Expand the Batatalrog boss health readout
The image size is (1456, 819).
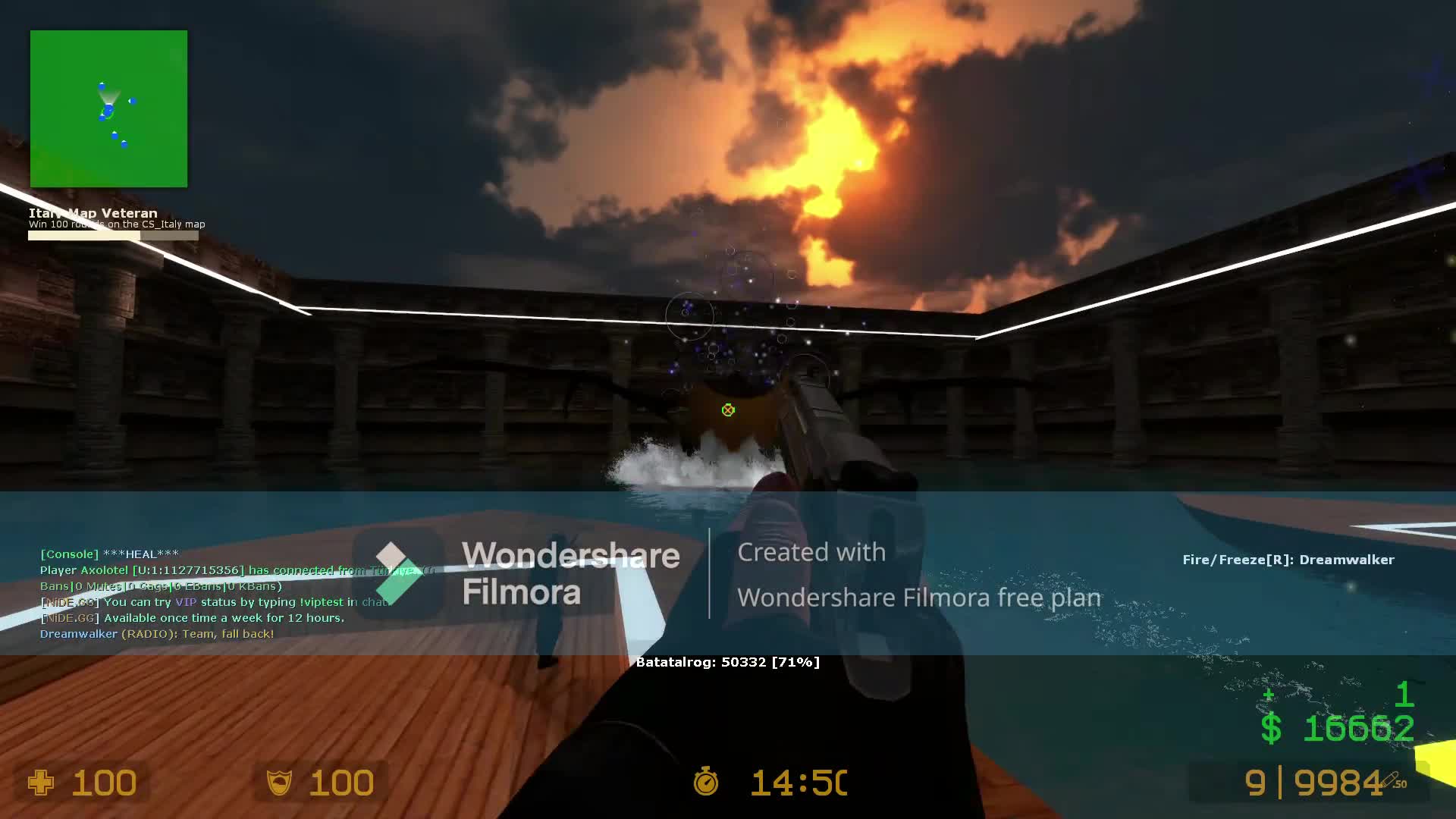coord(727,661)
